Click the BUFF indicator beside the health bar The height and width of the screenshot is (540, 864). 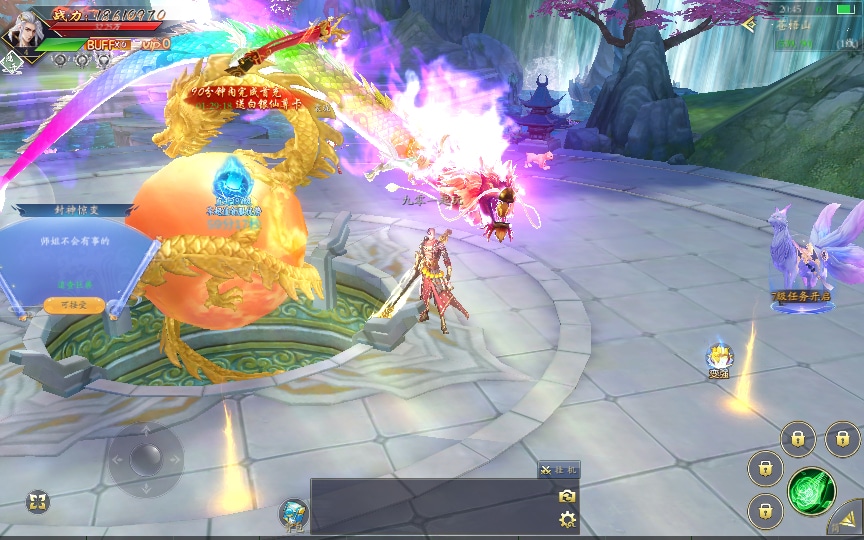(x=107, y=44)
